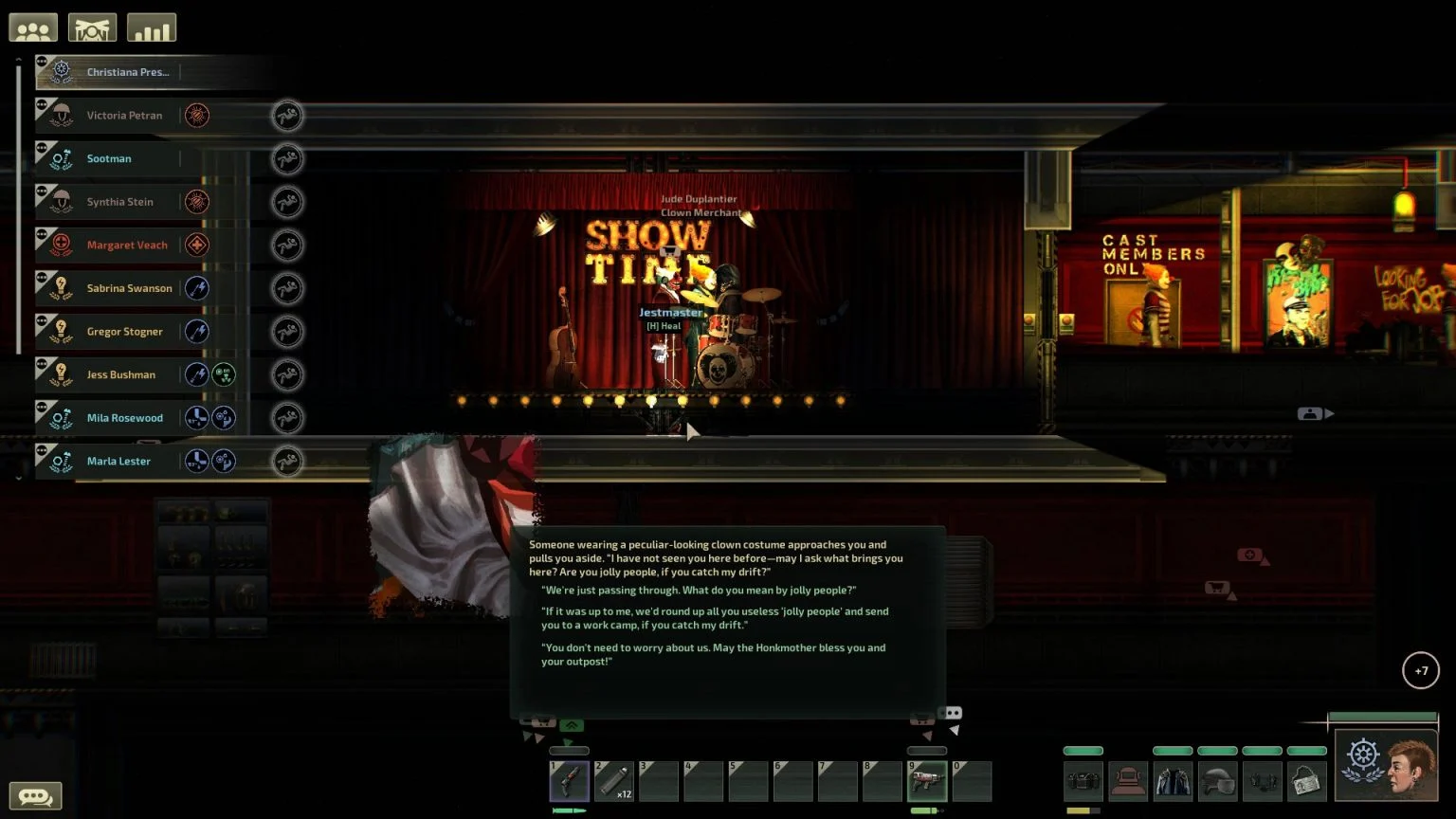Select the gun in hotbar slot 9
The width and height of the screenshot is (1456, 819).
pos(926,782)
